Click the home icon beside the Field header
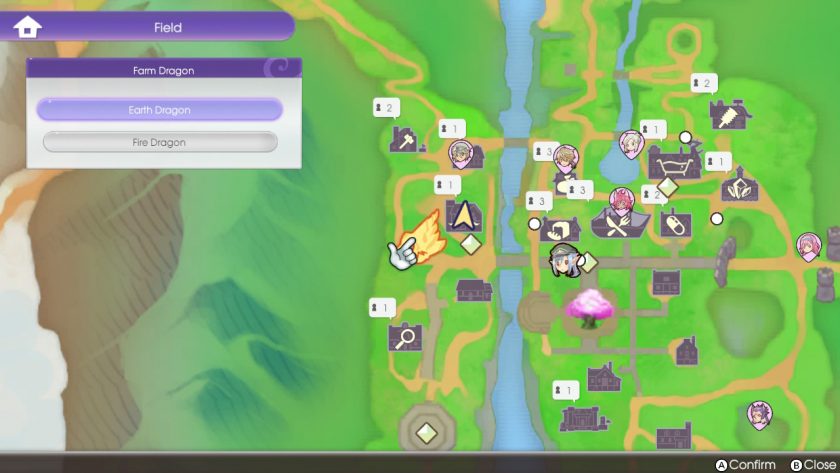Image resolution: width=840 pixels, height=473 pixels. tap(27, 27)
